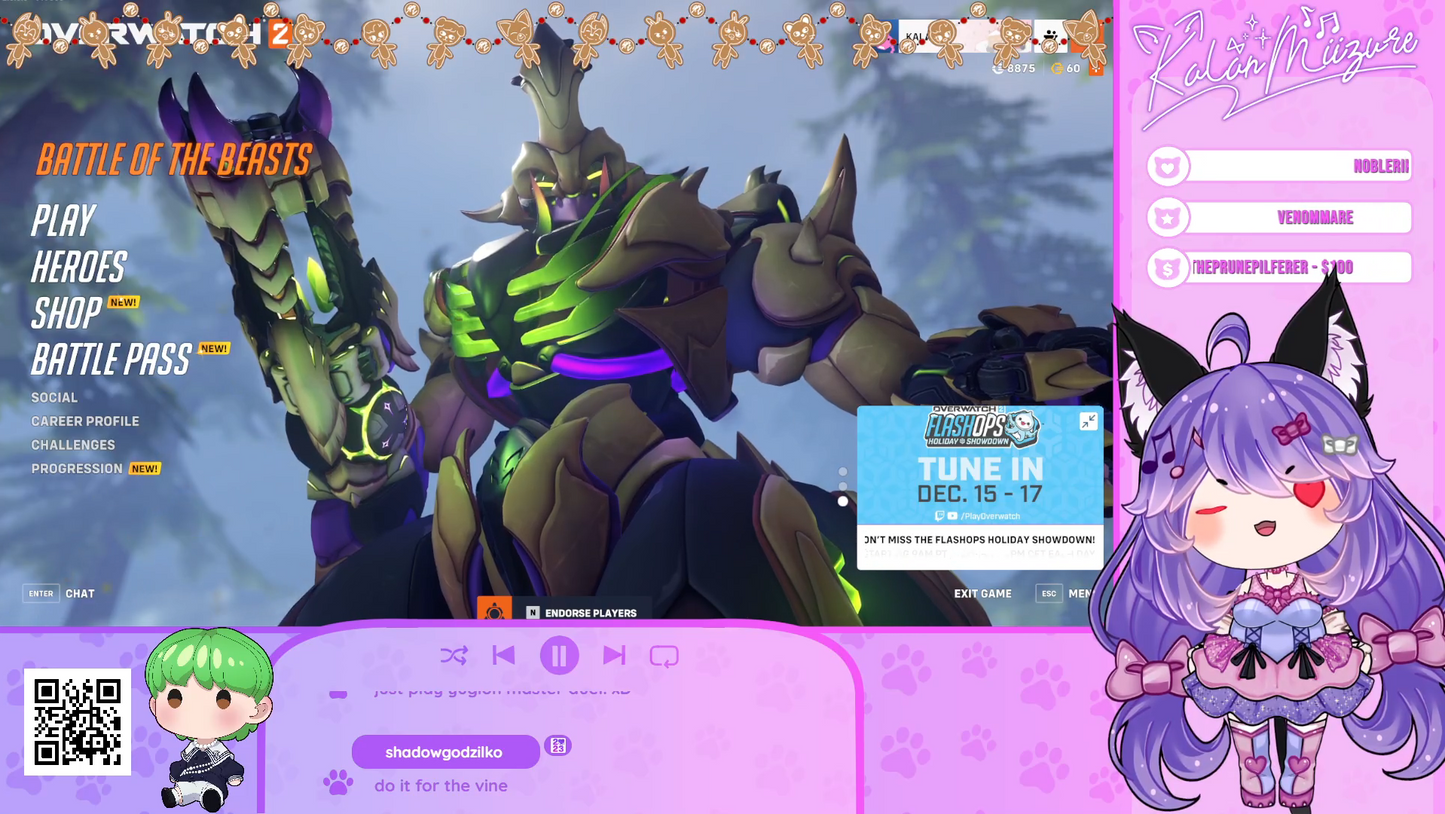The height and width of the screenshot is (814, 1445).
Task: Click the skip-to-next-track icon
Action: click(614, 655)
